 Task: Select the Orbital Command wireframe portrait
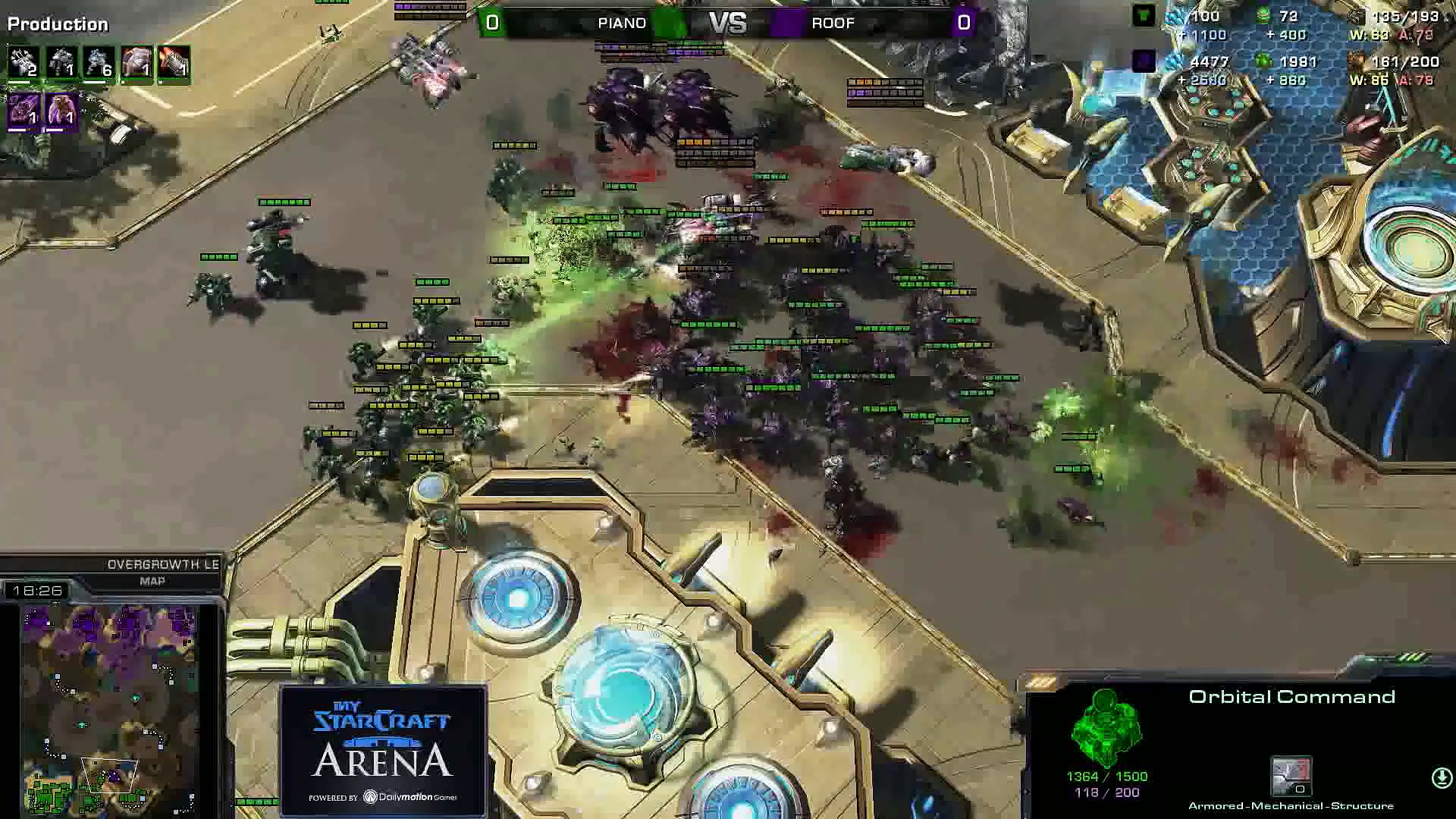coord(1106,728)
